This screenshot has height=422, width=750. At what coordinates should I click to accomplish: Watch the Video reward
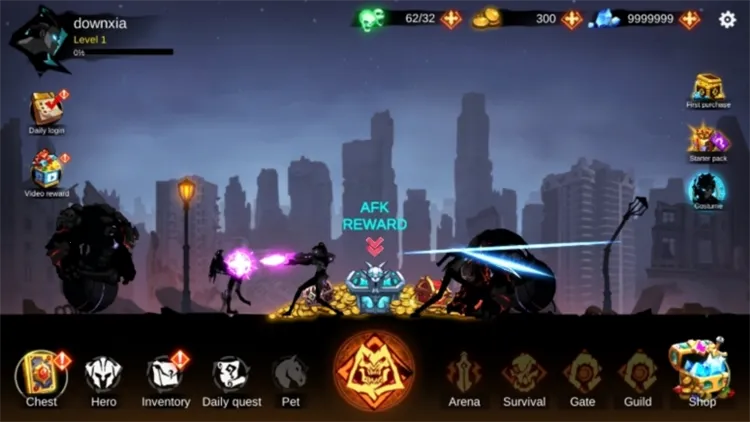pyautogui.click(x=46, y=171)
